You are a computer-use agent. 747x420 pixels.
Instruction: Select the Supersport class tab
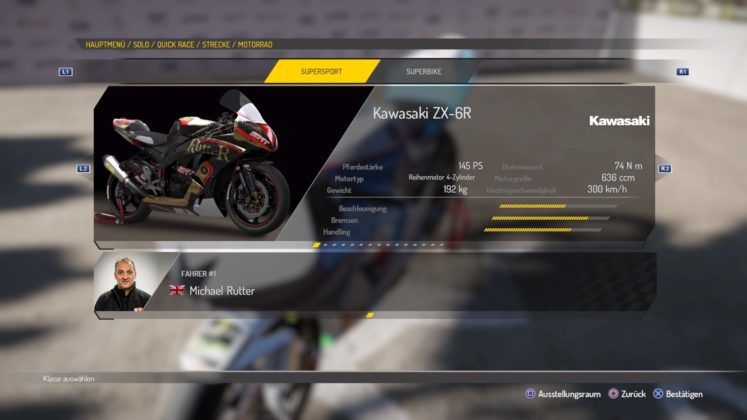tap(321, 72)
